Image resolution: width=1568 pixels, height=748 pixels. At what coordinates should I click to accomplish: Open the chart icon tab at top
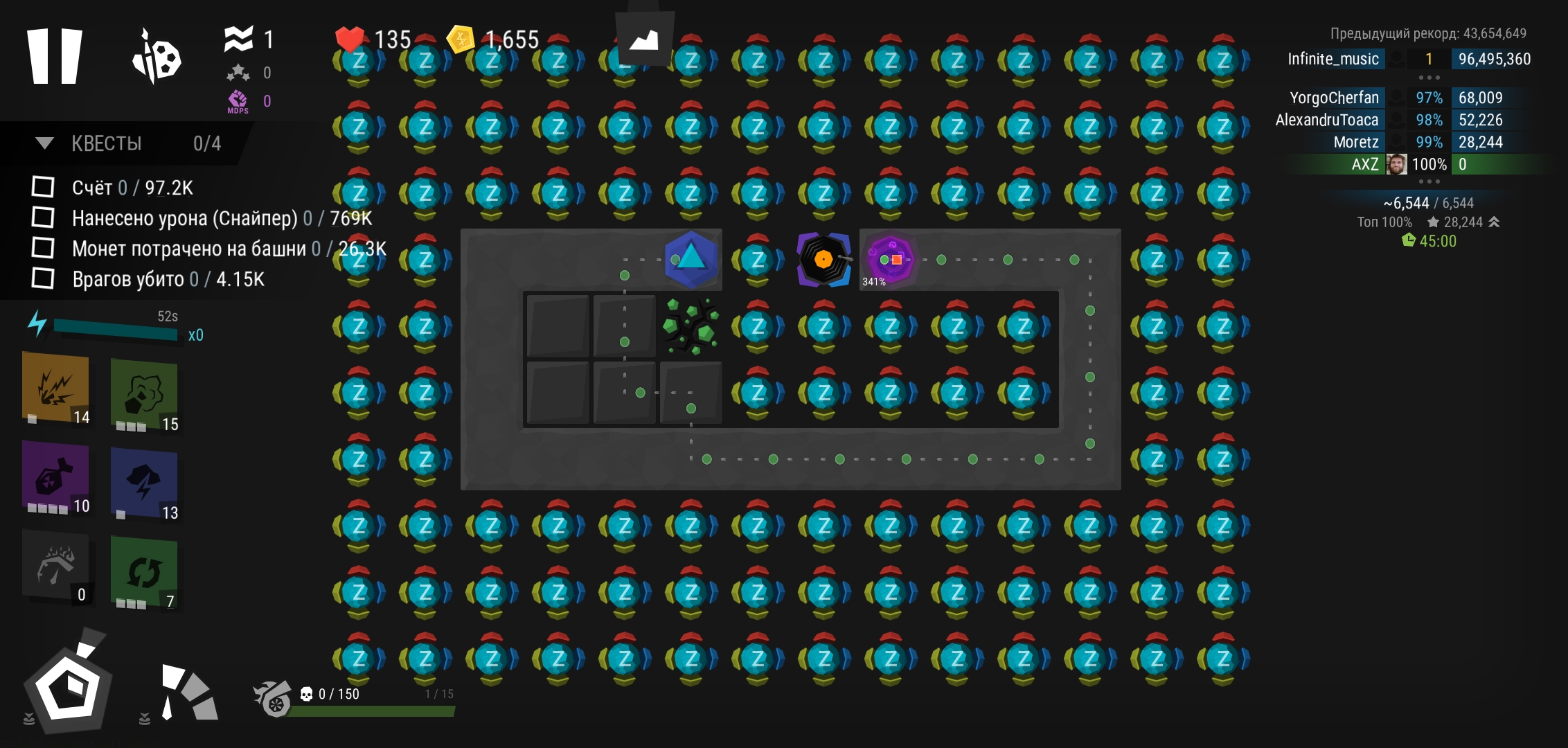pyautogui.click(x=644, y=39)
